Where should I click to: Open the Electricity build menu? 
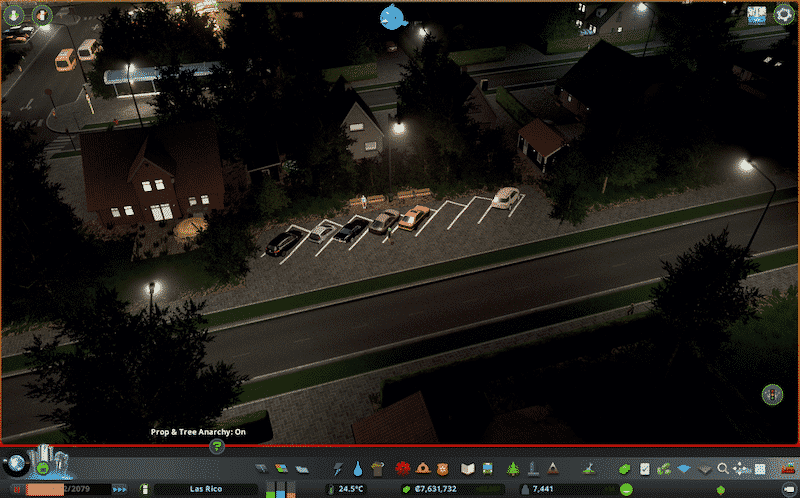[x=336, y=468]
